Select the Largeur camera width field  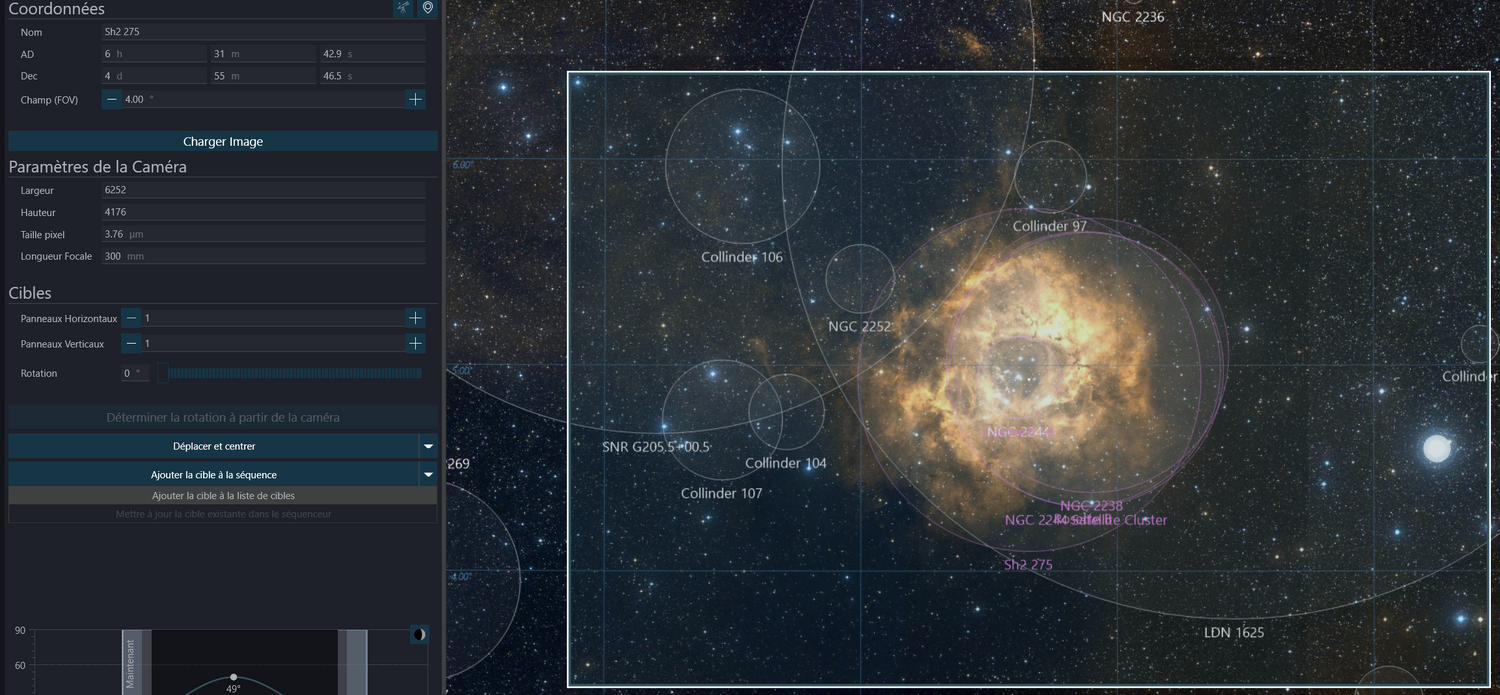pyautogui.click(x=263, y=190)
